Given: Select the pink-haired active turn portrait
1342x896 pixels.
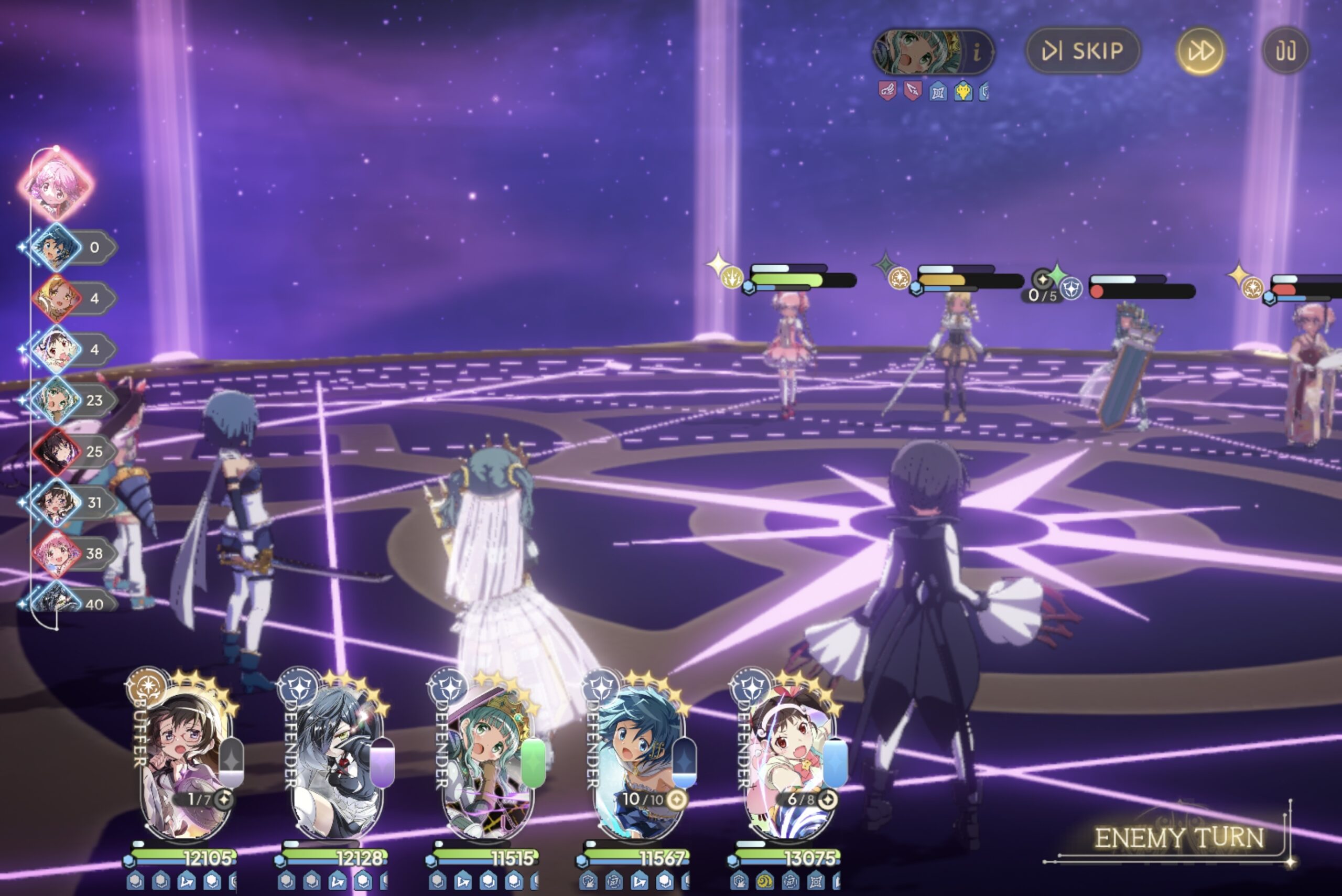Looking at the screenshot, I should tap(56, 184).
